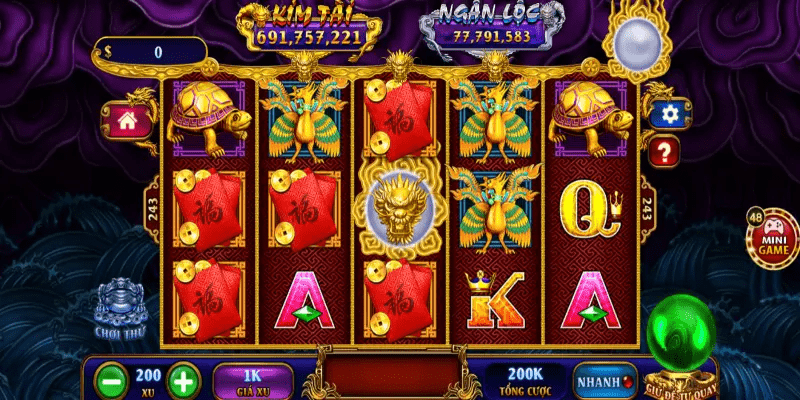Open the gear settings menu
This screenshot has height=400, width=800.
666,114
